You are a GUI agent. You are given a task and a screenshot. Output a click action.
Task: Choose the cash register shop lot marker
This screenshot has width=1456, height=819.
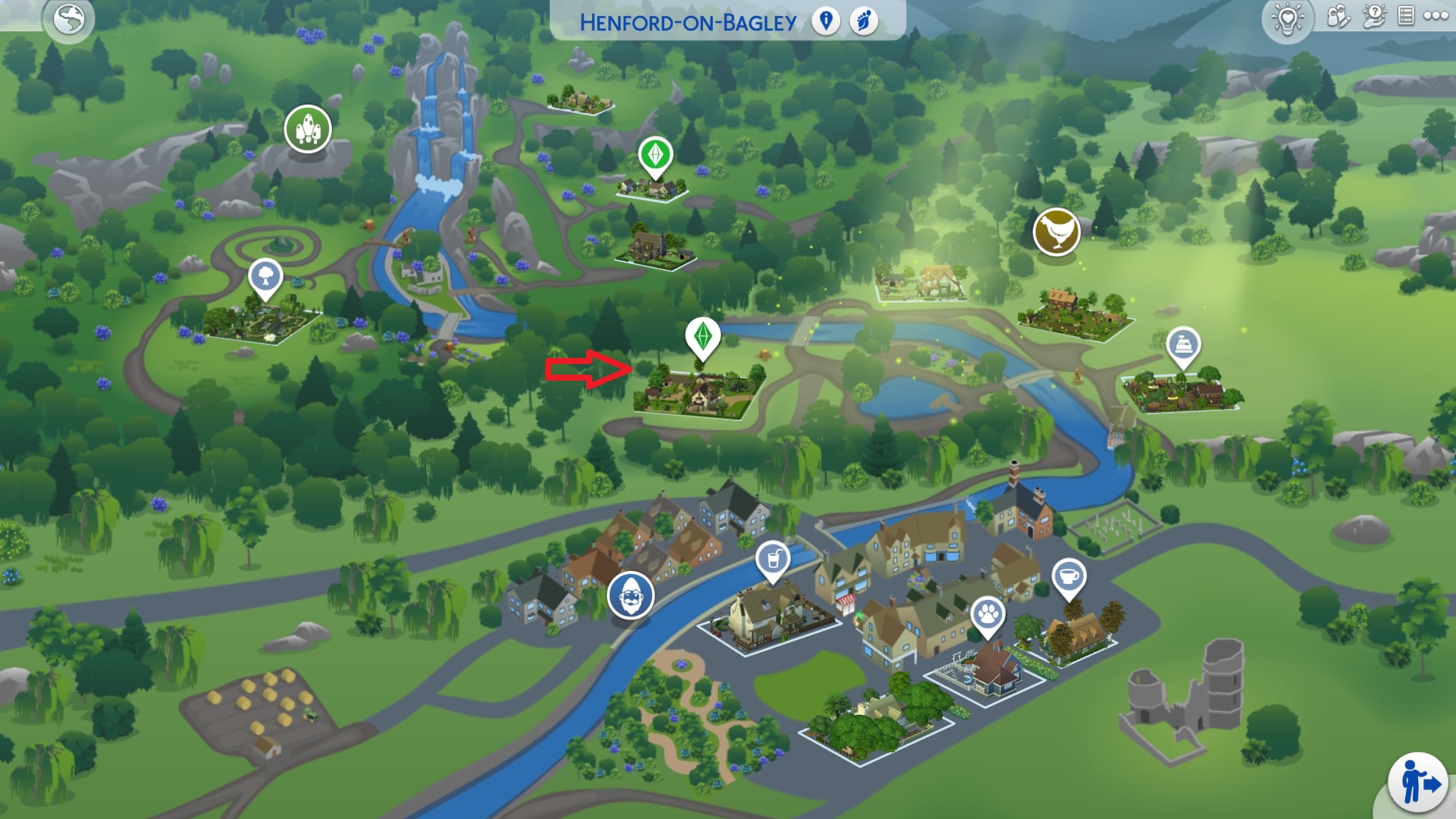[x=1183, y=346]
